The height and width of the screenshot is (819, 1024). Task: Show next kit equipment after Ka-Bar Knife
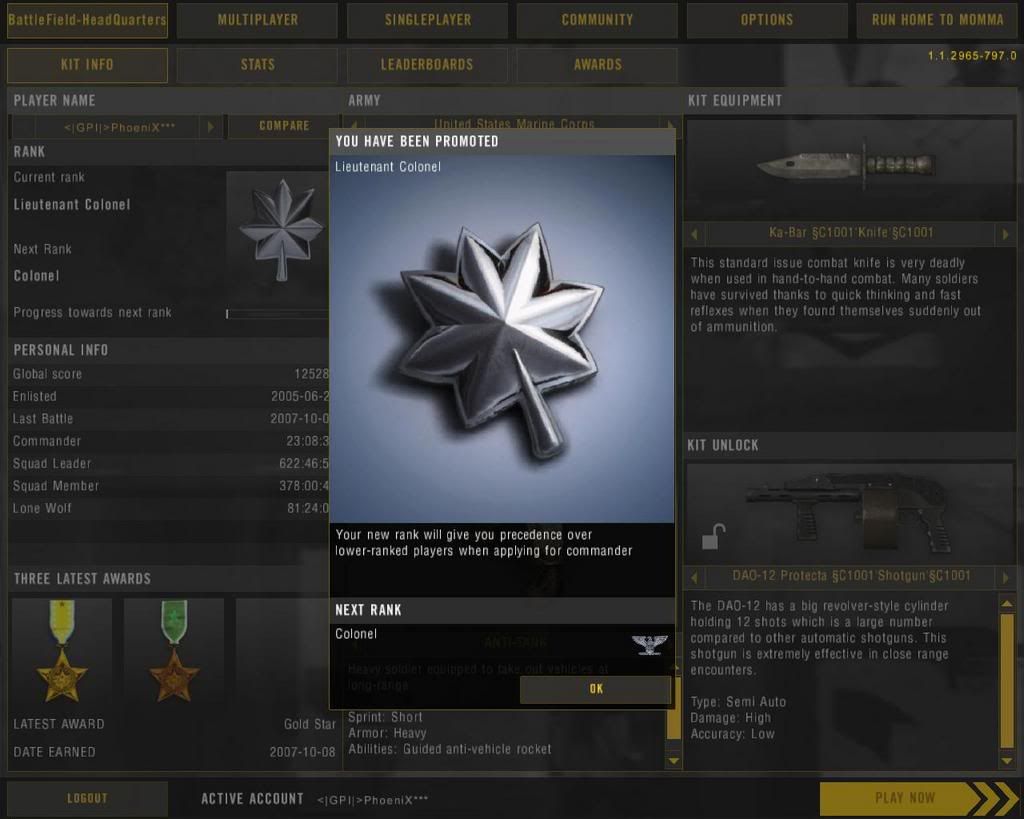[x=1006, y=234]
